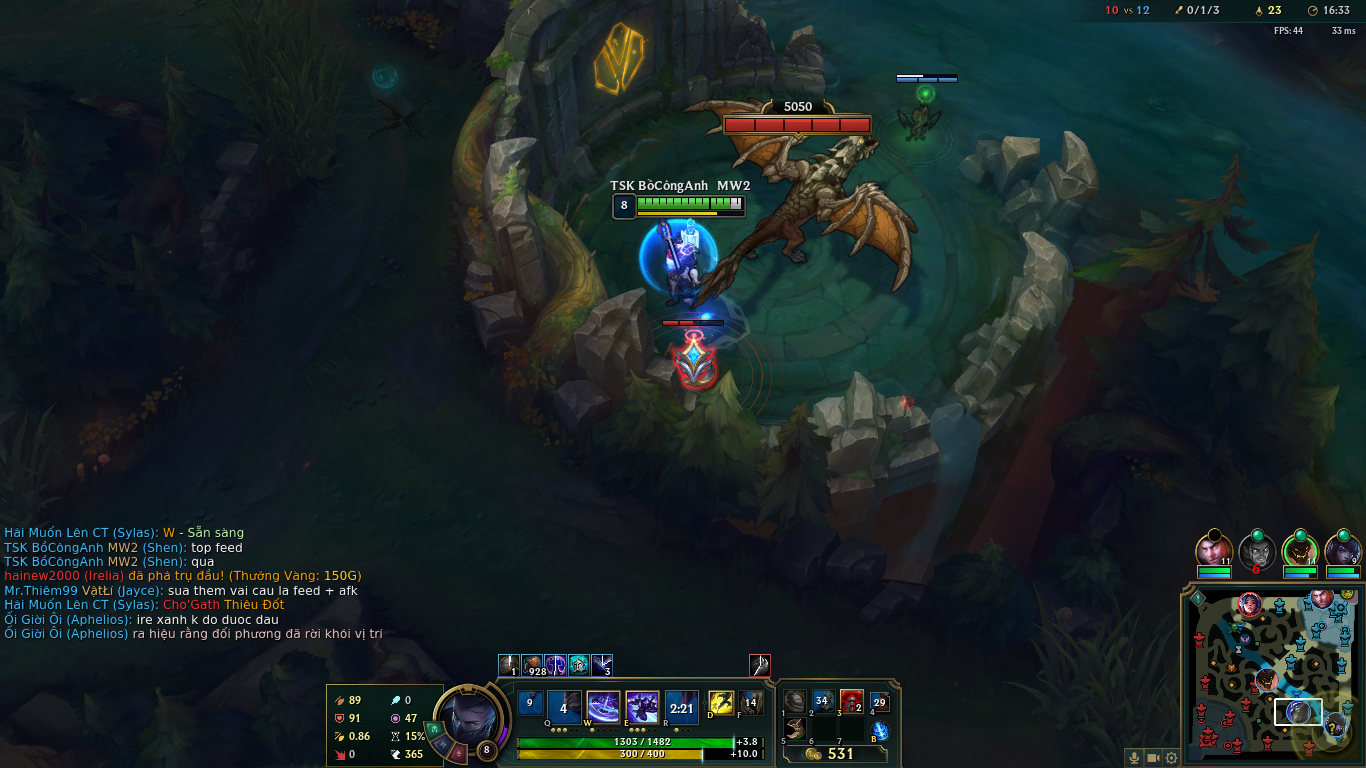This screenshot has height=768, width=1366.
Task: Select the dead teammate portrait showing red 6
Action: click(1257, 551)
